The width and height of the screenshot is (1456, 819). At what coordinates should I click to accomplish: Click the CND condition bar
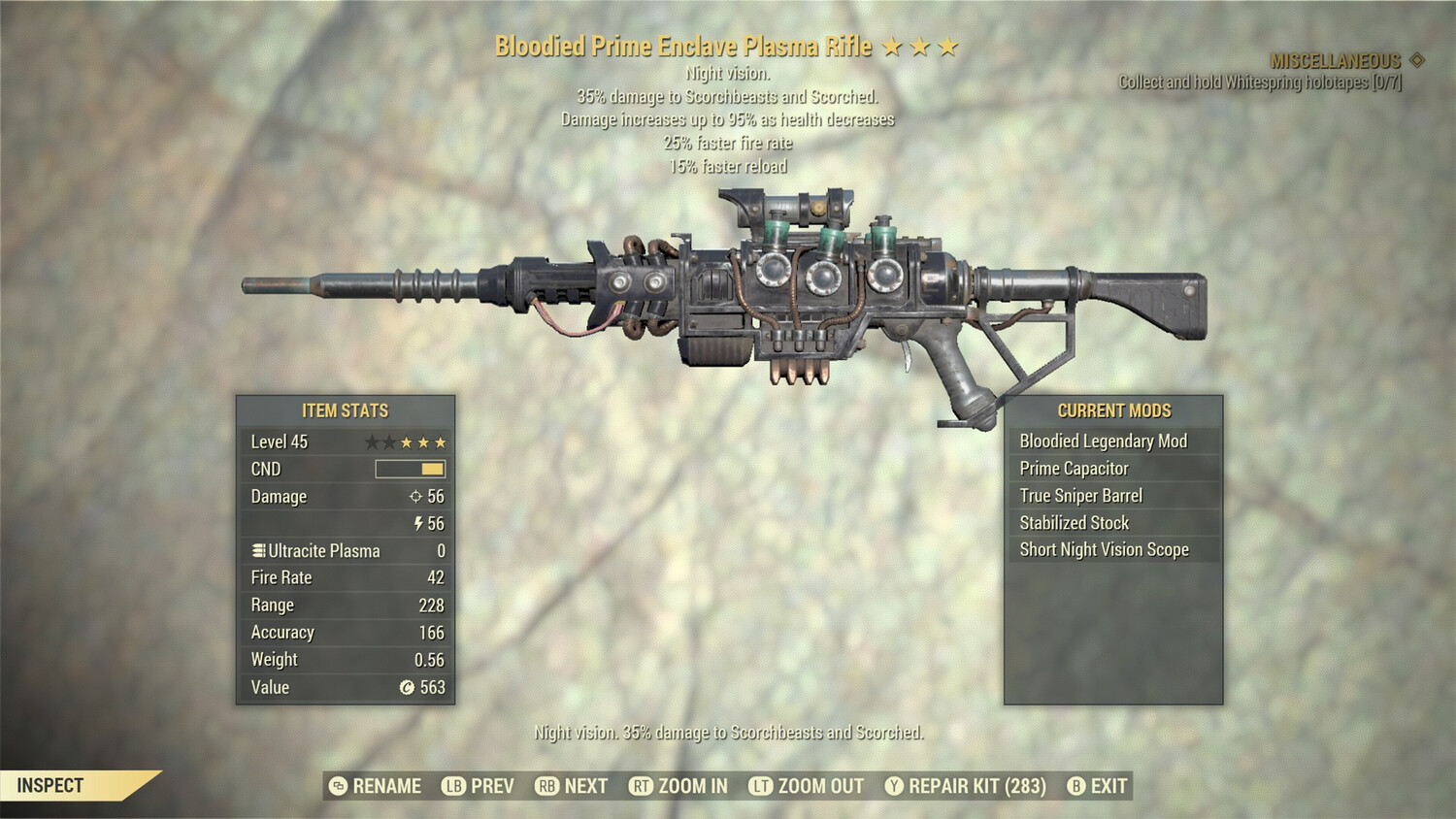[411, 469]
